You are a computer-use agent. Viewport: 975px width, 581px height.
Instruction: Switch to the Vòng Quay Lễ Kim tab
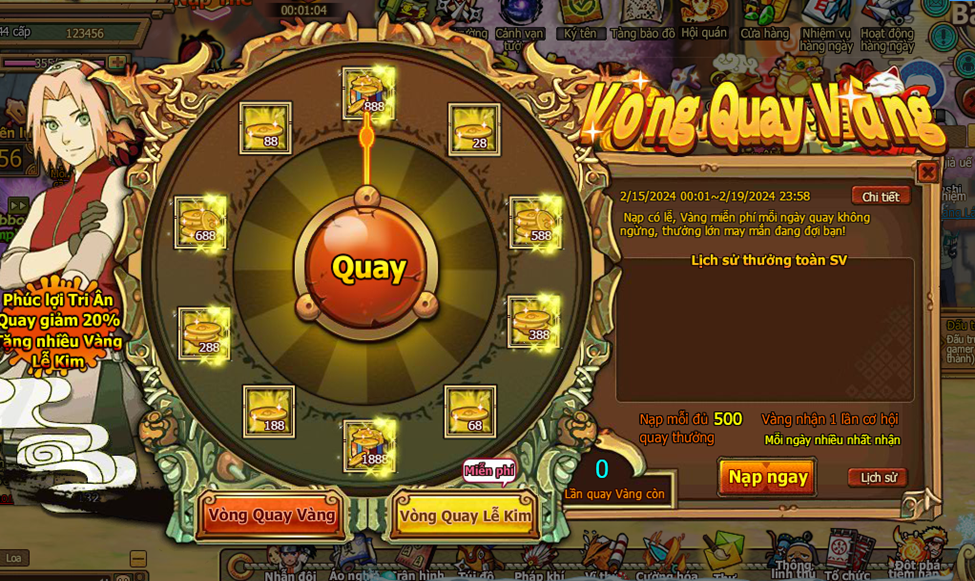464,516
